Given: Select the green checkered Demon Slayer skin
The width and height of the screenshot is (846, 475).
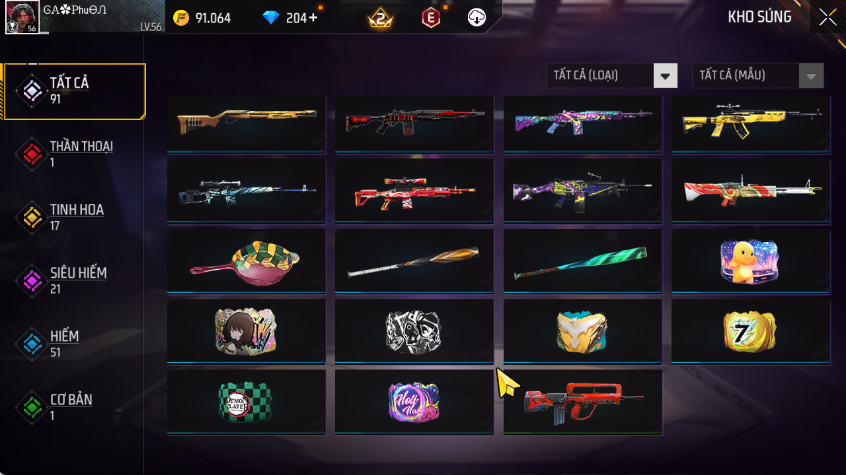Looking at the screenshot, I should 246,401.
